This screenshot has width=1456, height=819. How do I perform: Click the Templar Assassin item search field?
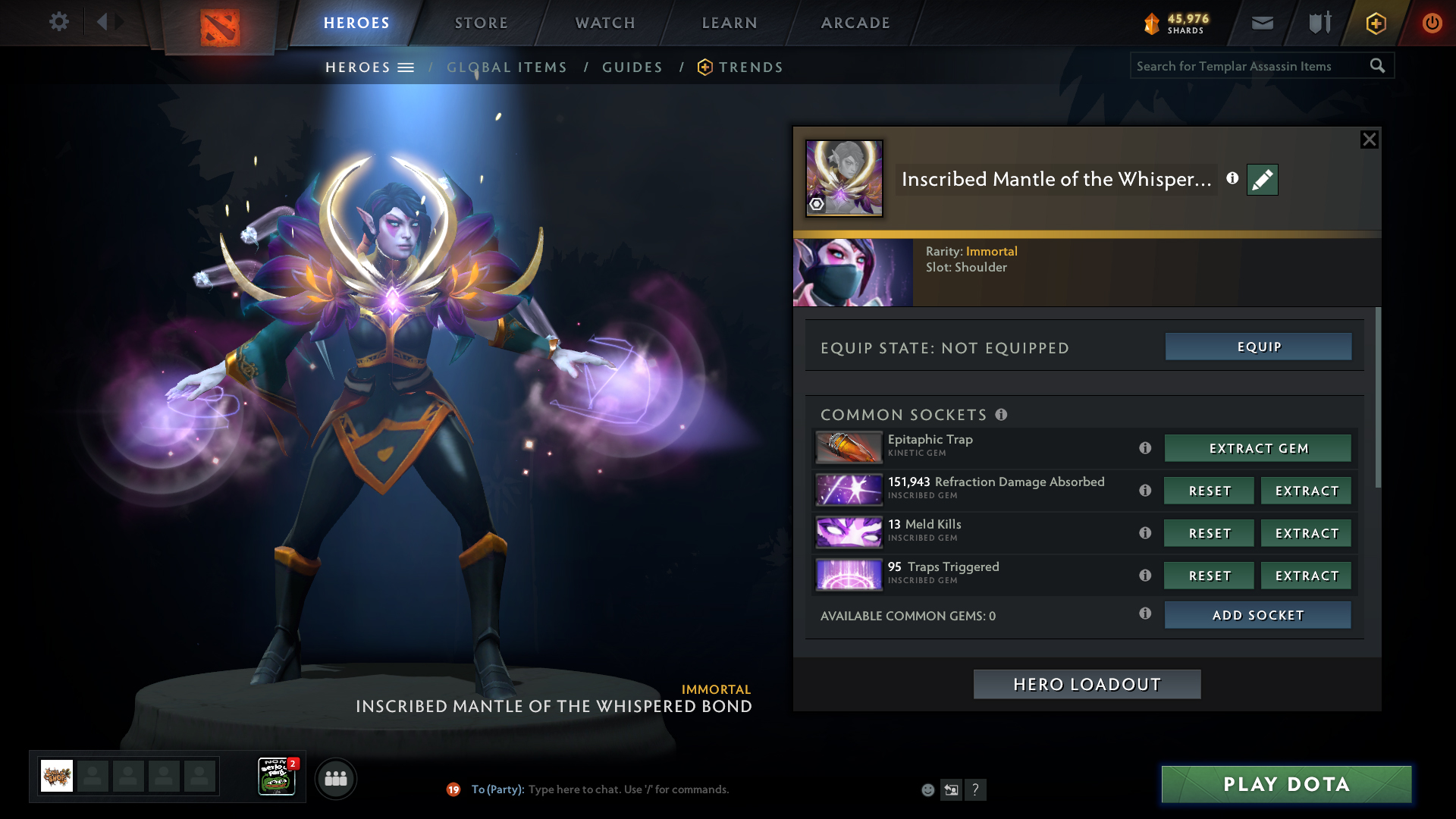pos(1251,66)
